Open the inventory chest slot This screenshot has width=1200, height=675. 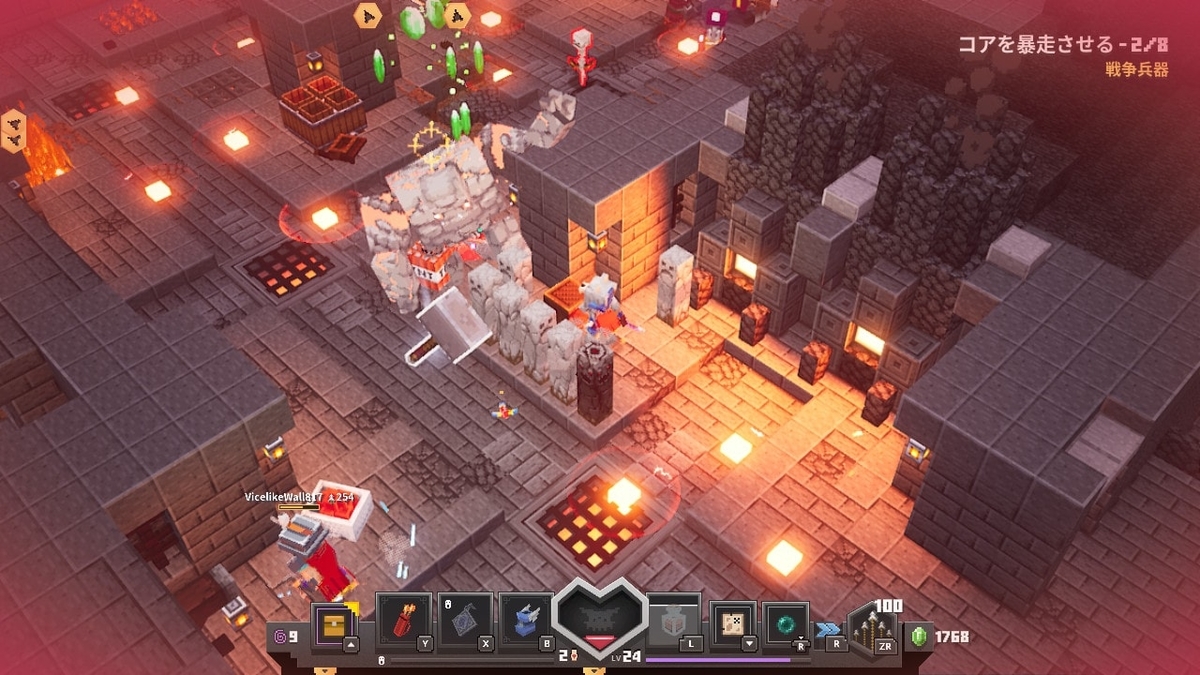pyautogui.click(x=332, y=625)
